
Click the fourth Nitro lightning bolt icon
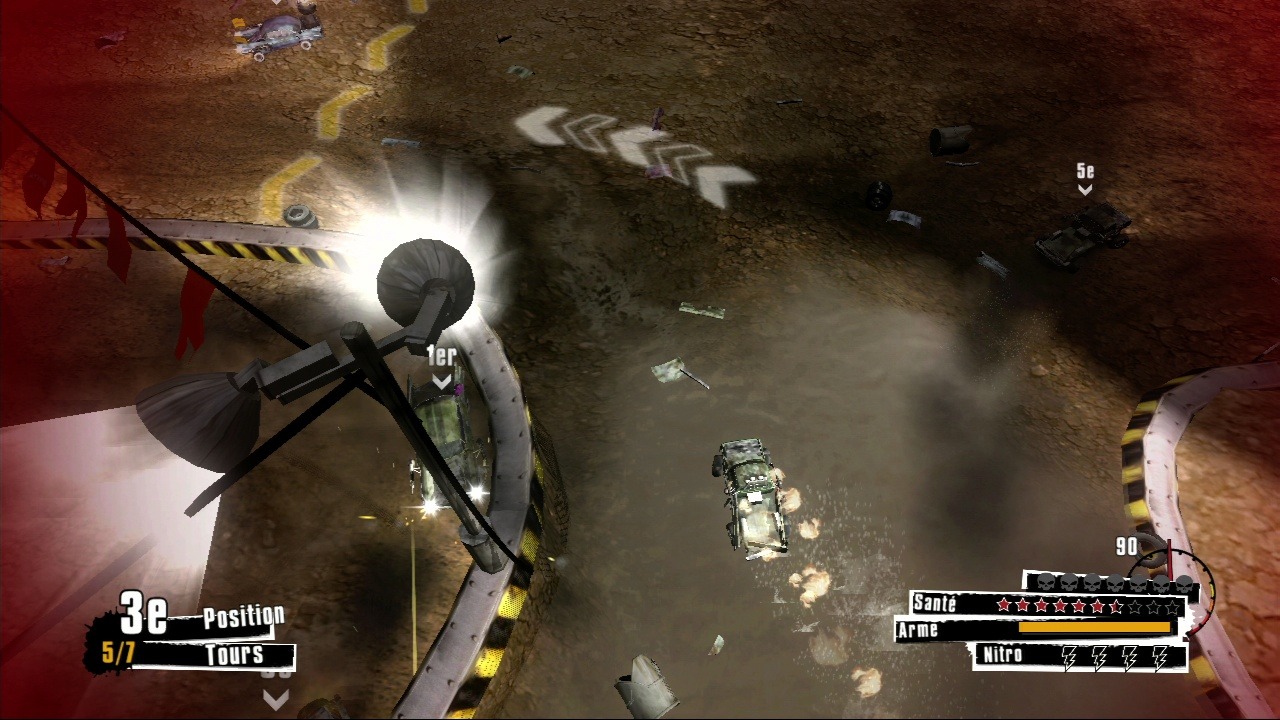[x=1158, y=658]
